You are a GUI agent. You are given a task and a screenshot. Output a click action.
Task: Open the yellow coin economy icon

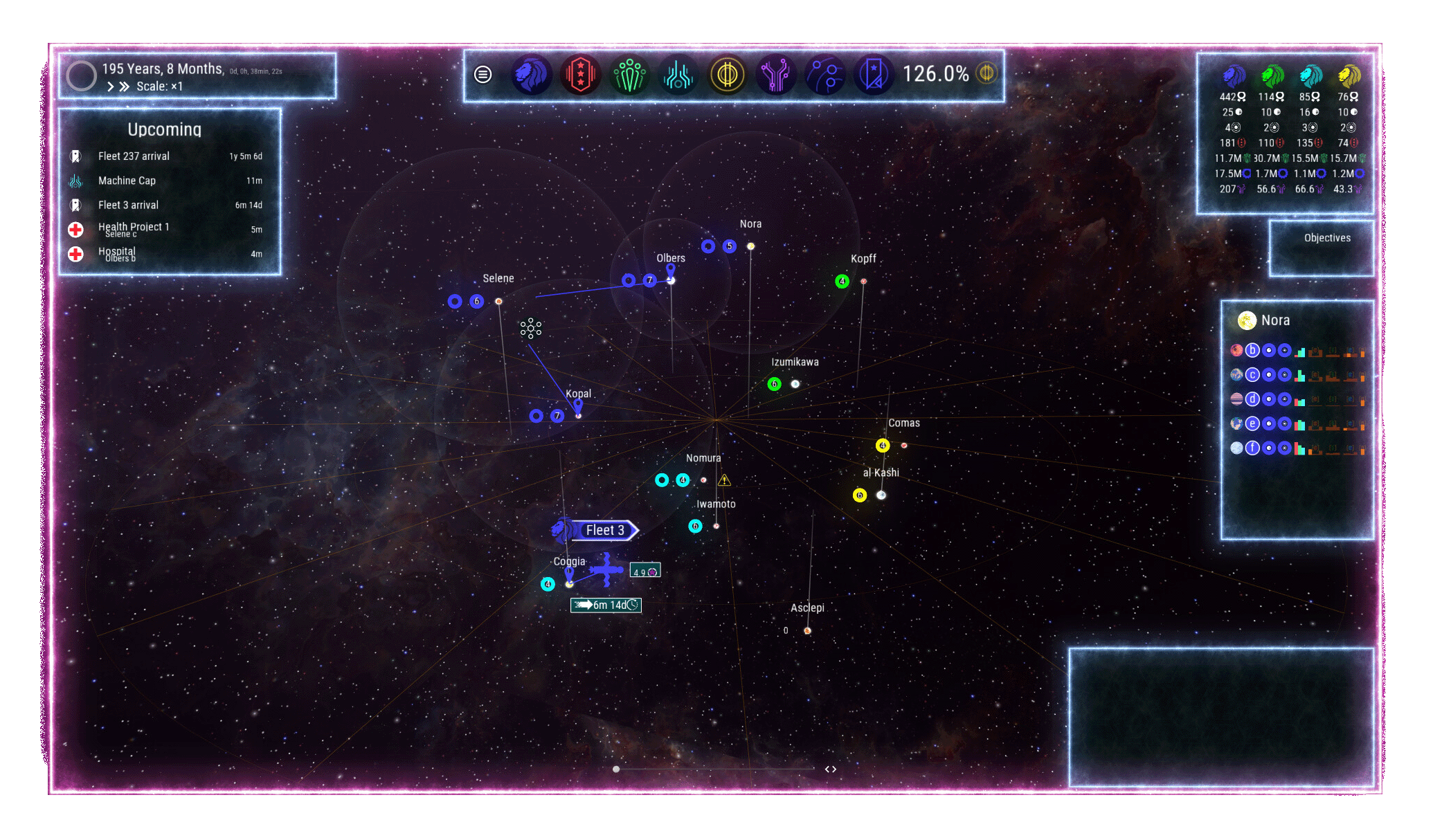click(727, 74)
